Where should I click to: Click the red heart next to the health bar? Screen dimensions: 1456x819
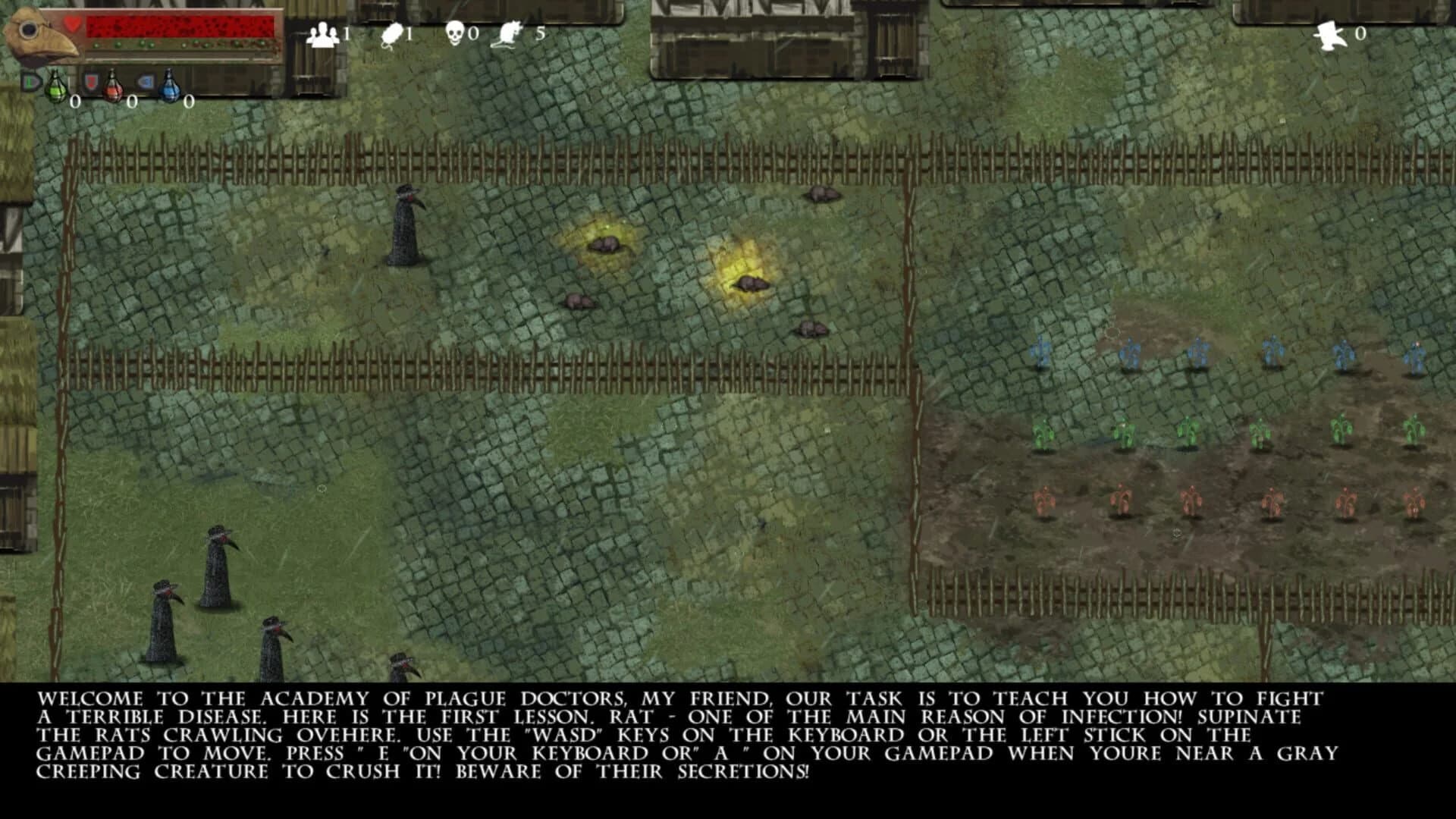(72, 24)
